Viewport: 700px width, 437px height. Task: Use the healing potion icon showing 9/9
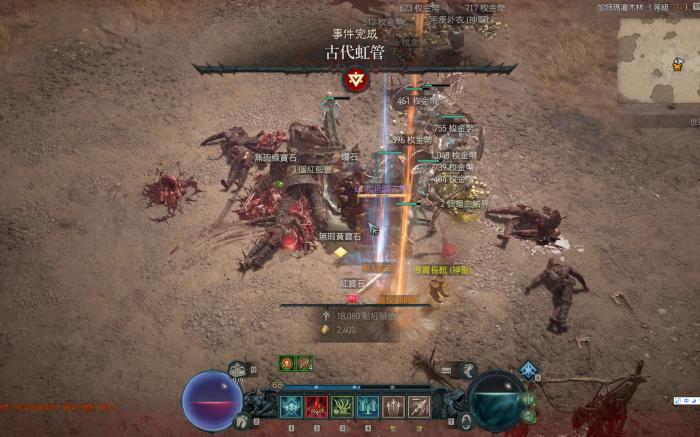click(x=238, y=370)
